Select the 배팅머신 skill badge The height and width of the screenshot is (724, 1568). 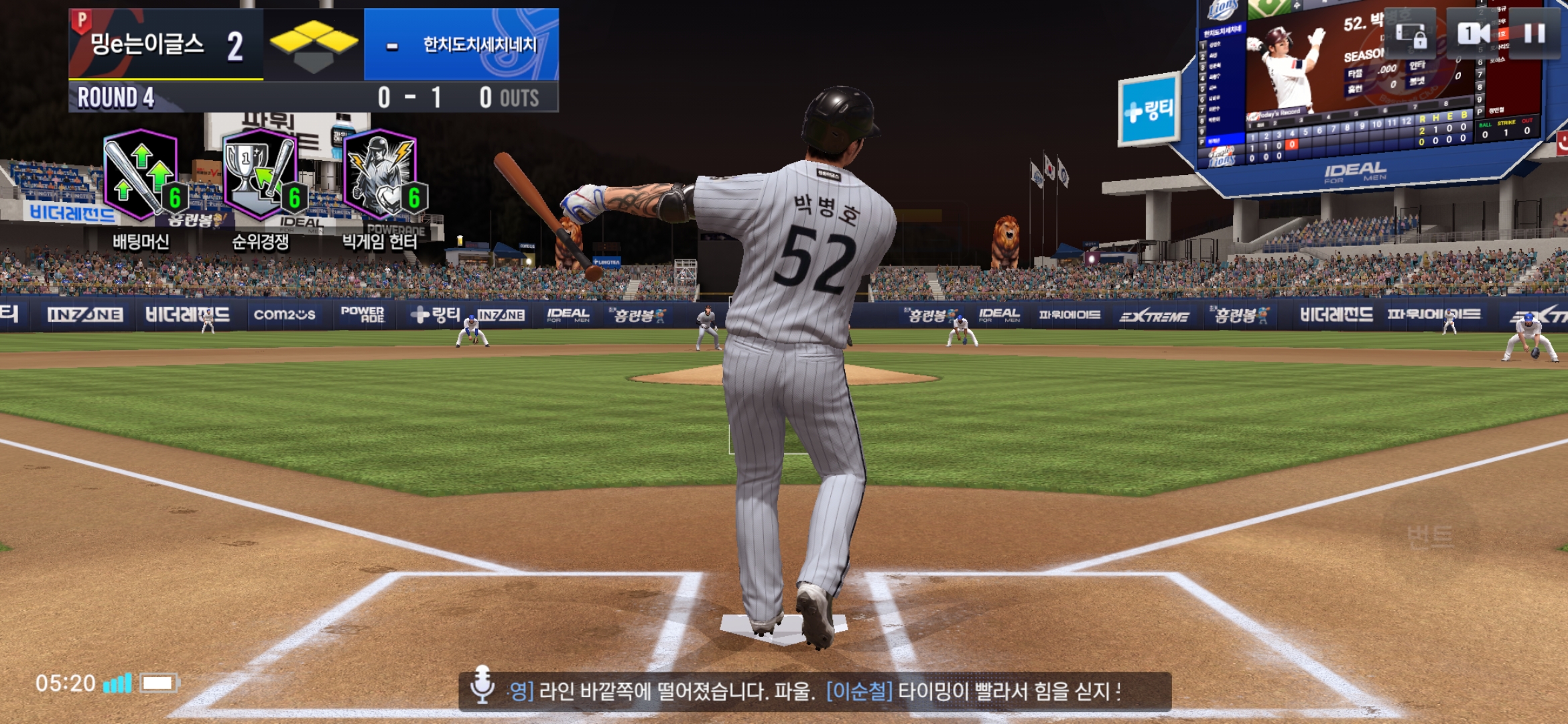(x=141, y=176)
